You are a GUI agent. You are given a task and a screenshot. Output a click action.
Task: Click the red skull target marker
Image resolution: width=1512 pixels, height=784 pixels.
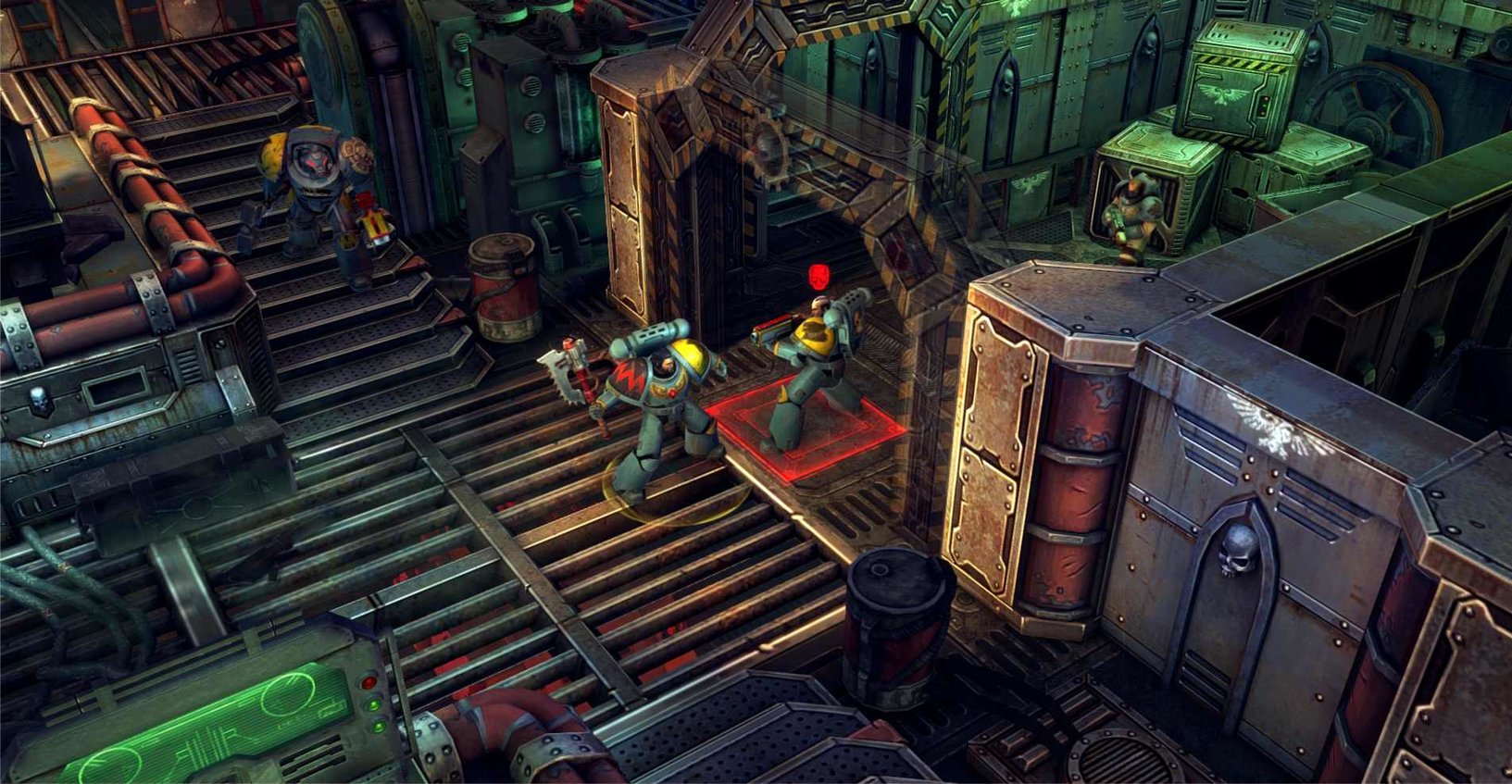pyautogui.click(x=818, y=276)
